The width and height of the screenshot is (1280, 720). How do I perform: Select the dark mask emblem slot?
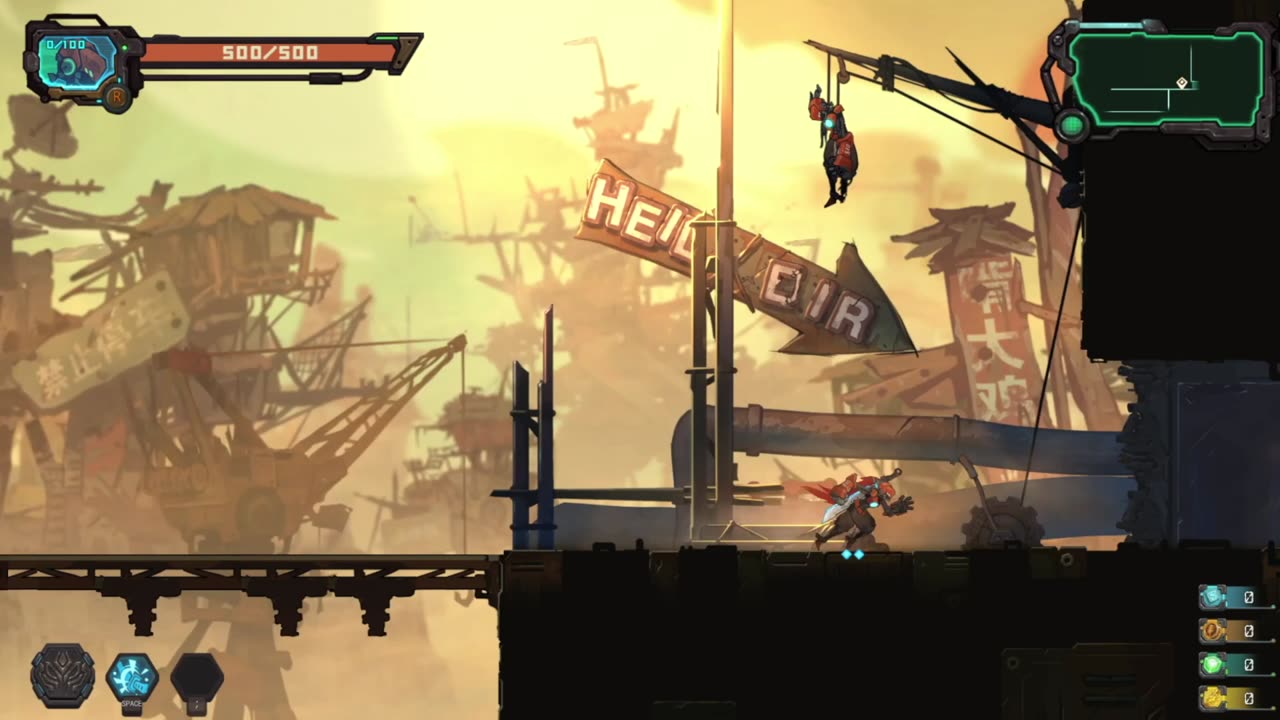[x=63, y=676]
